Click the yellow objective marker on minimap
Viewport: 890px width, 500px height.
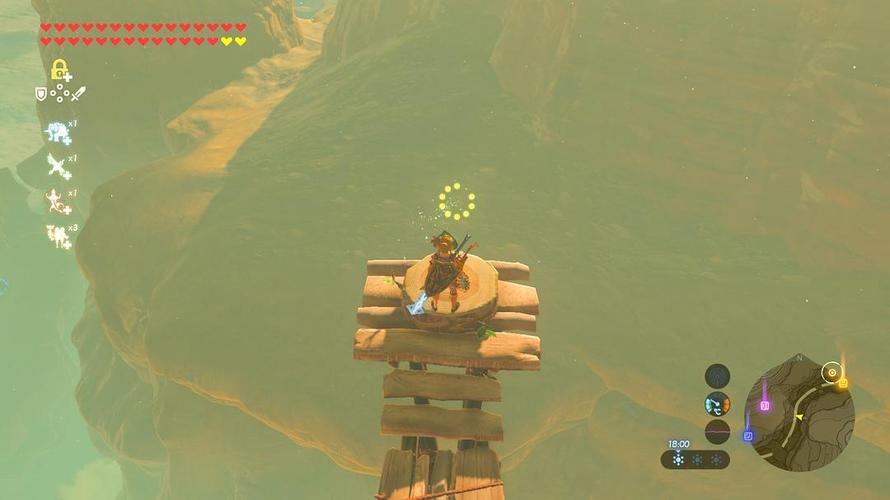pos(843,383)
